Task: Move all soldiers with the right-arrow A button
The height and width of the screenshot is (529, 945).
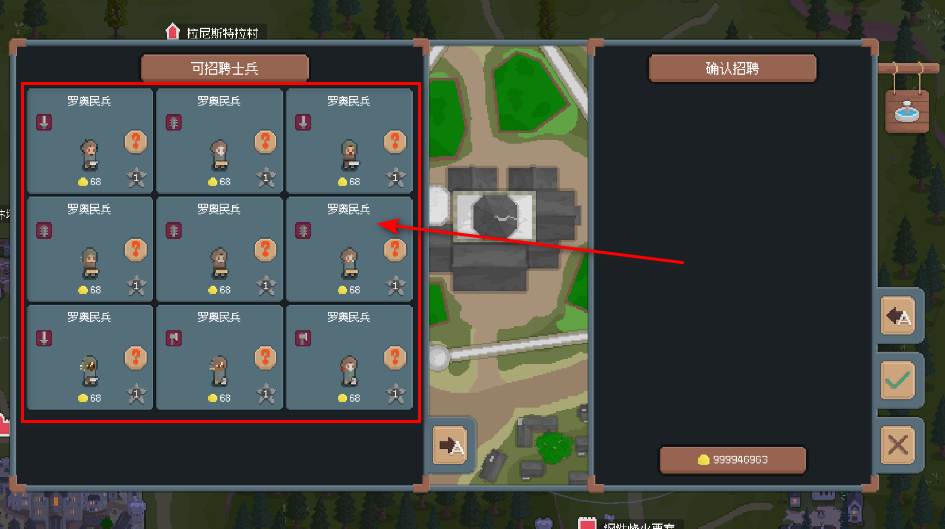Action: tap(452, 445)
